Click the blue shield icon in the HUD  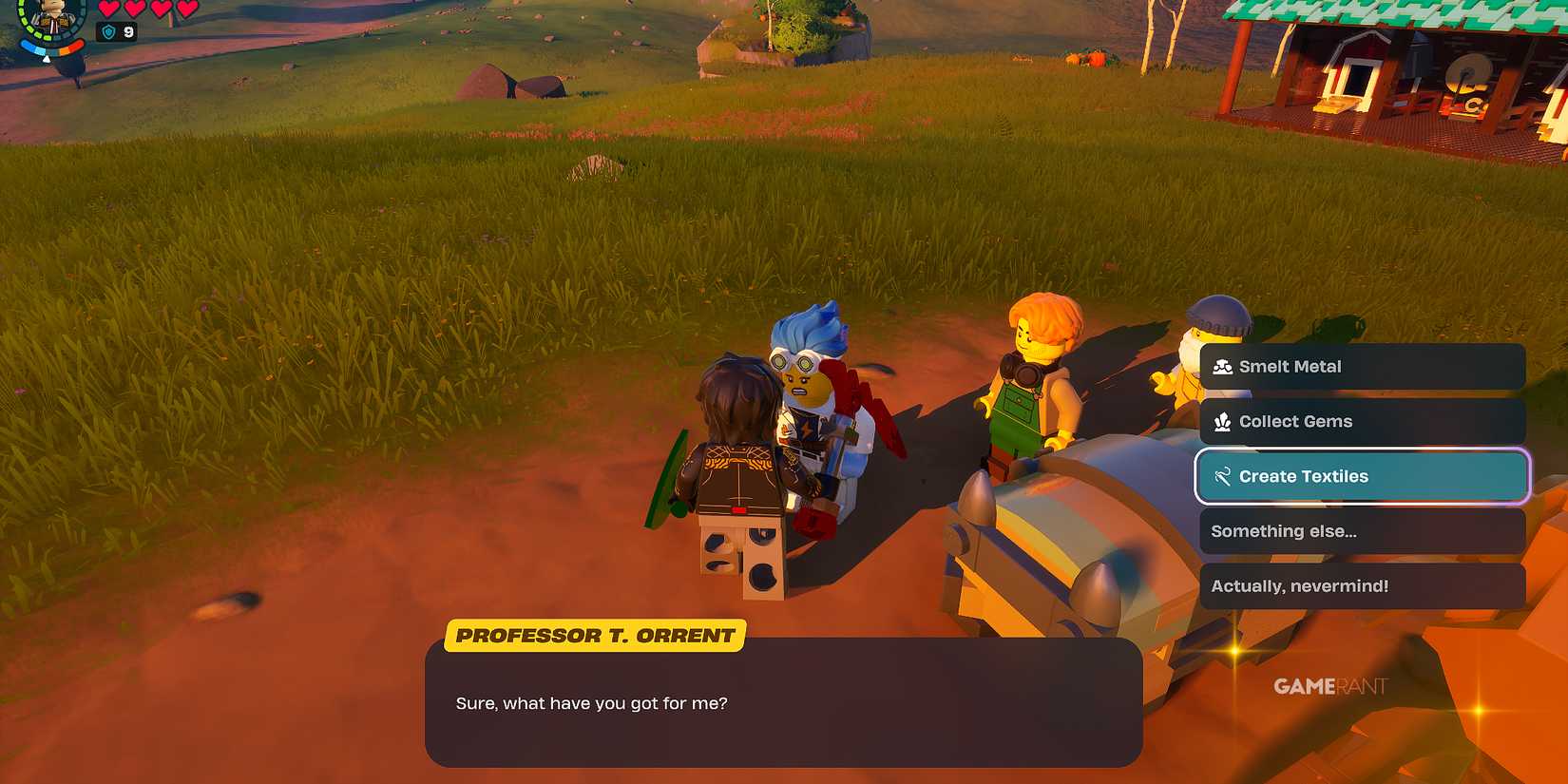pos(109,31)
